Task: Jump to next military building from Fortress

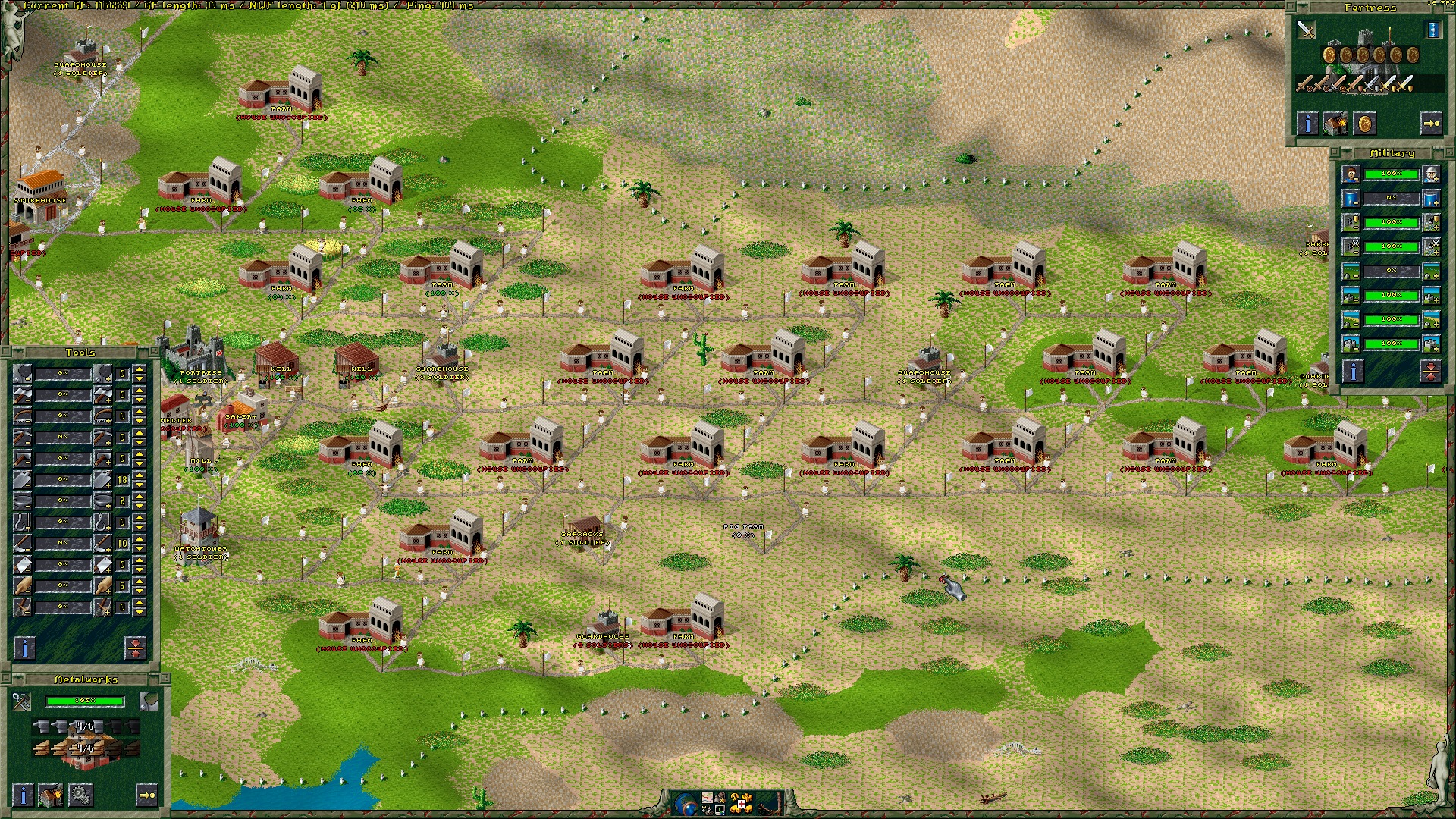Action: 1431,123
